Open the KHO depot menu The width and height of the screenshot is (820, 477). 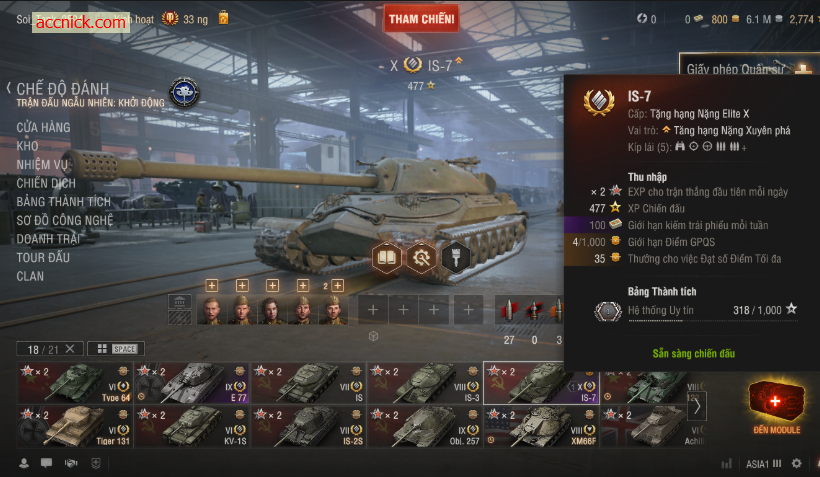pos(28,146)
